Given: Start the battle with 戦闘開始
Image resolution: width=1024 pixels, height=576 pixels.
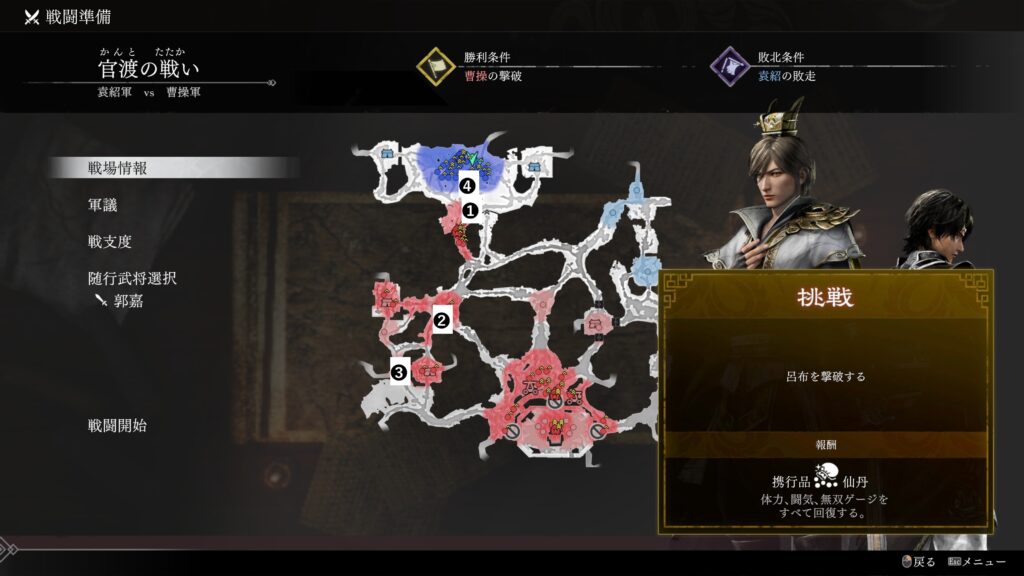Looking at the screenshot, I should 117,426.
